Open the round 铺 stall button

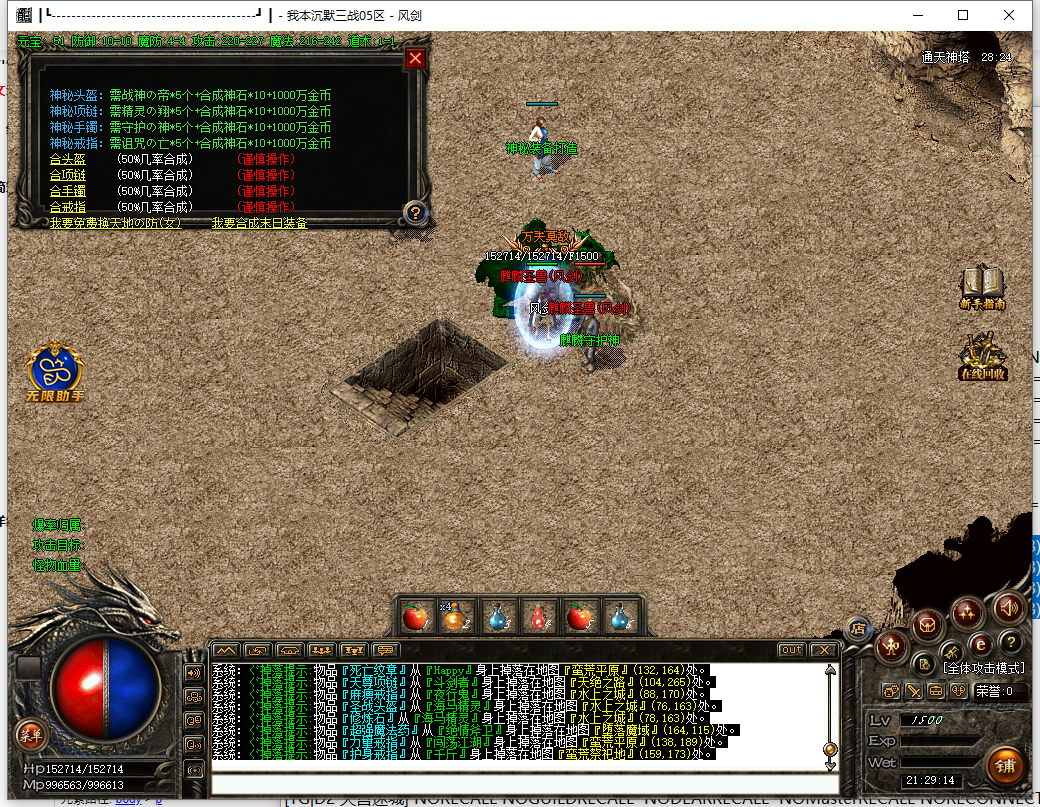(1003, 765)
